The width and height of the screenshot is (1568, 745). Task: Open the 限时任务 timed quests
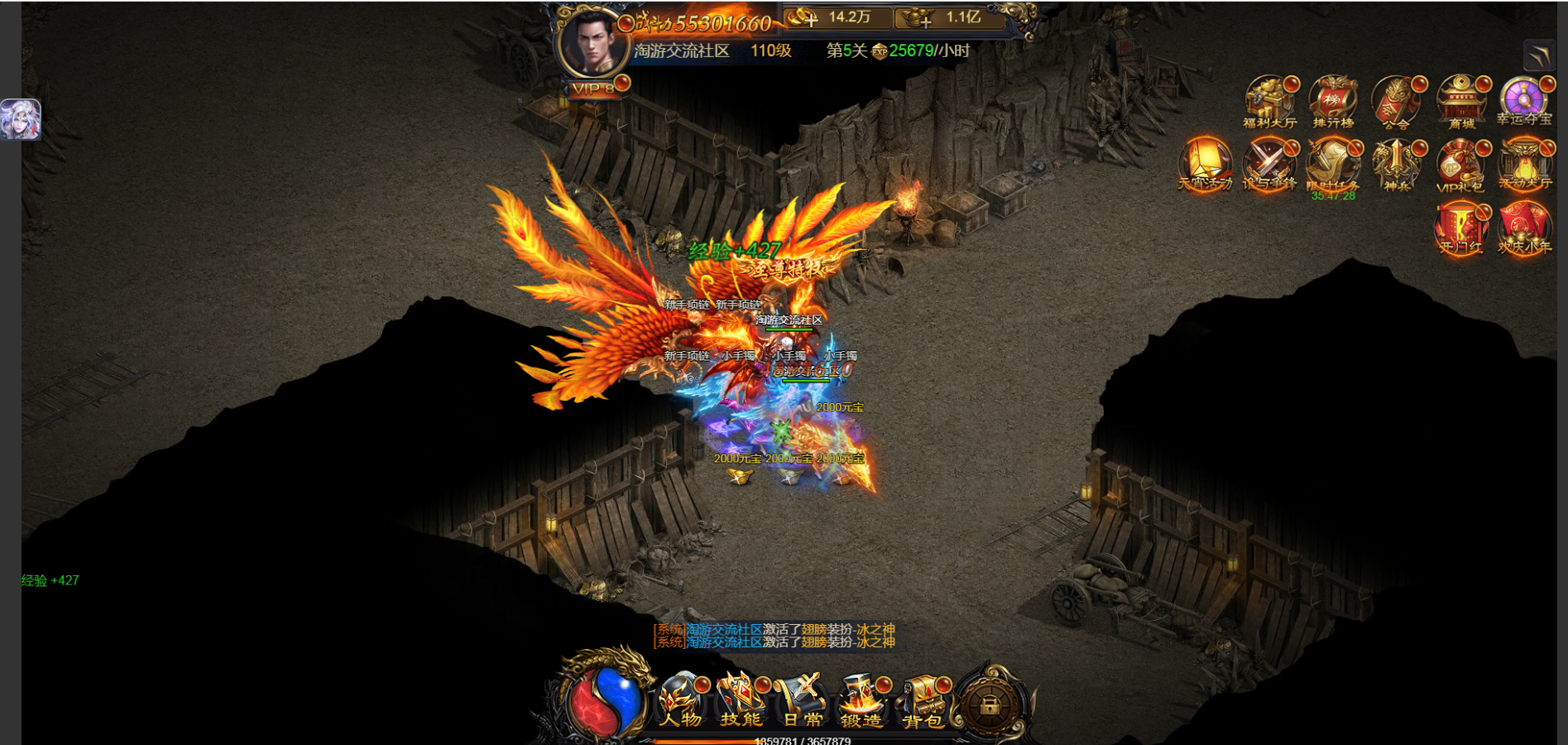[1332, 163]
